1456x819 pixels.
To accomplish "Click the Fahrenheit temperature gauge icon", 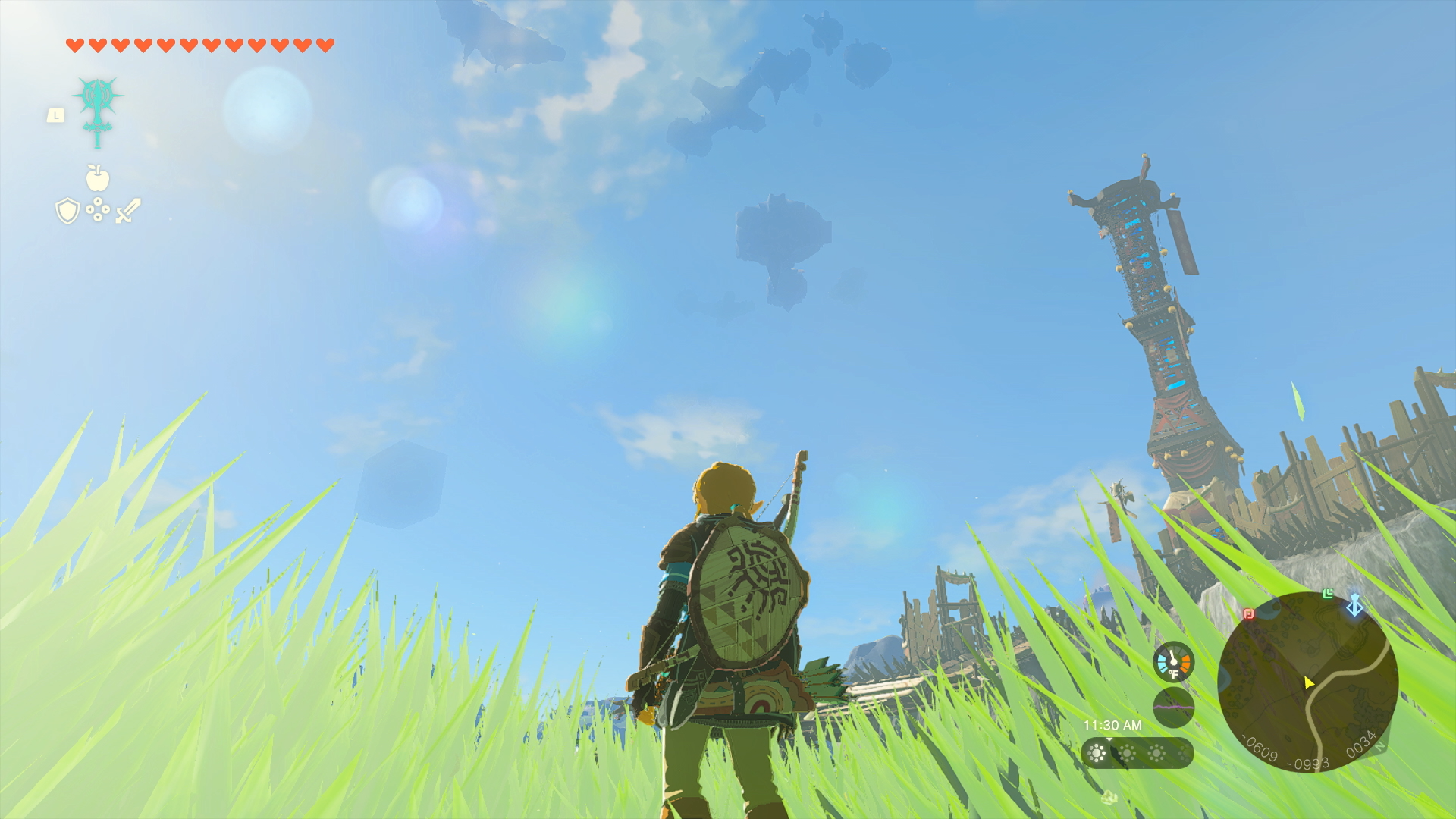I will [x=1173, y=662].
